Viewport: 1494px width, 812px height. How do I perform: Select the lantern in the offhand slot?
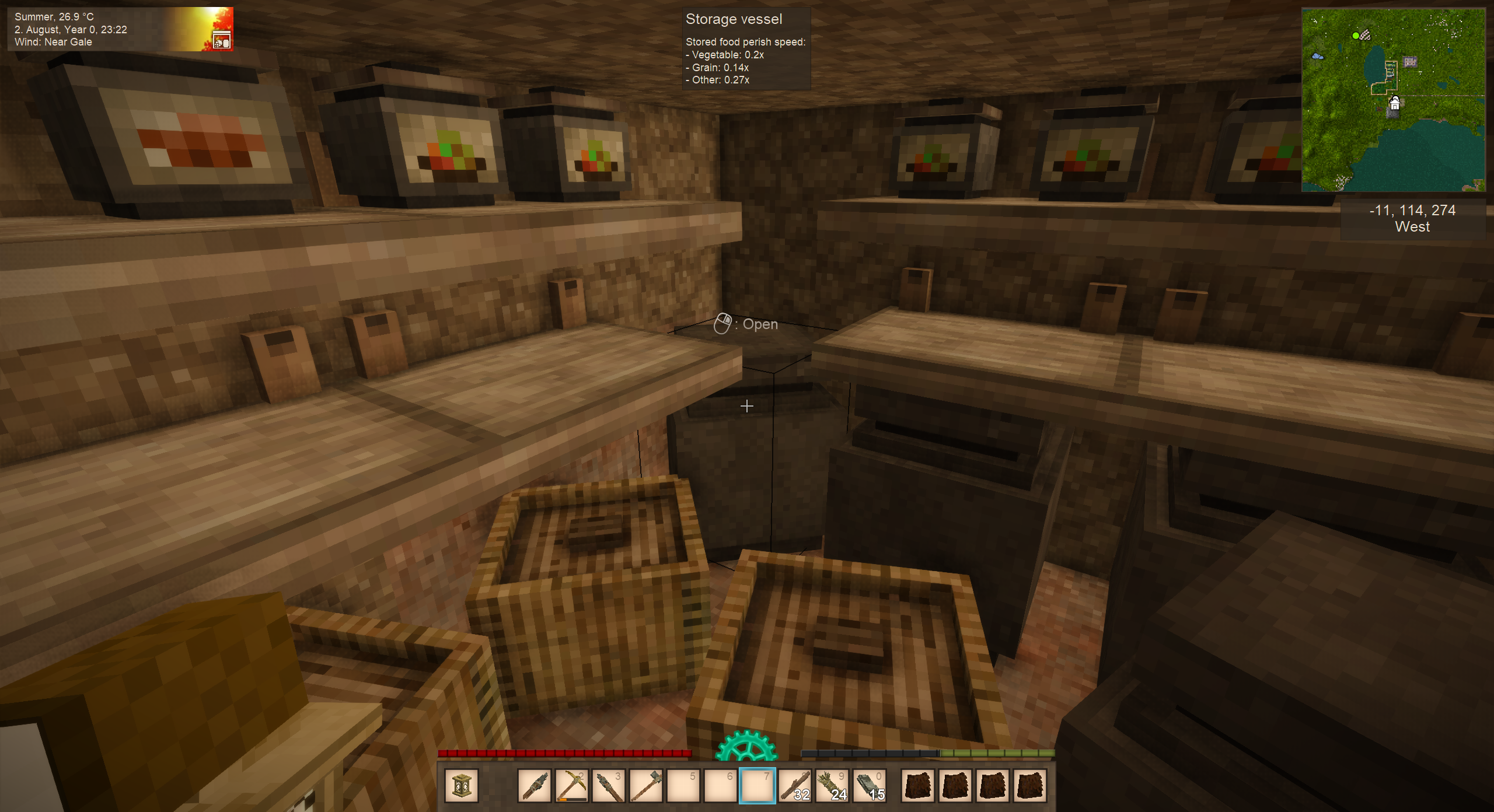pos(461,786)
